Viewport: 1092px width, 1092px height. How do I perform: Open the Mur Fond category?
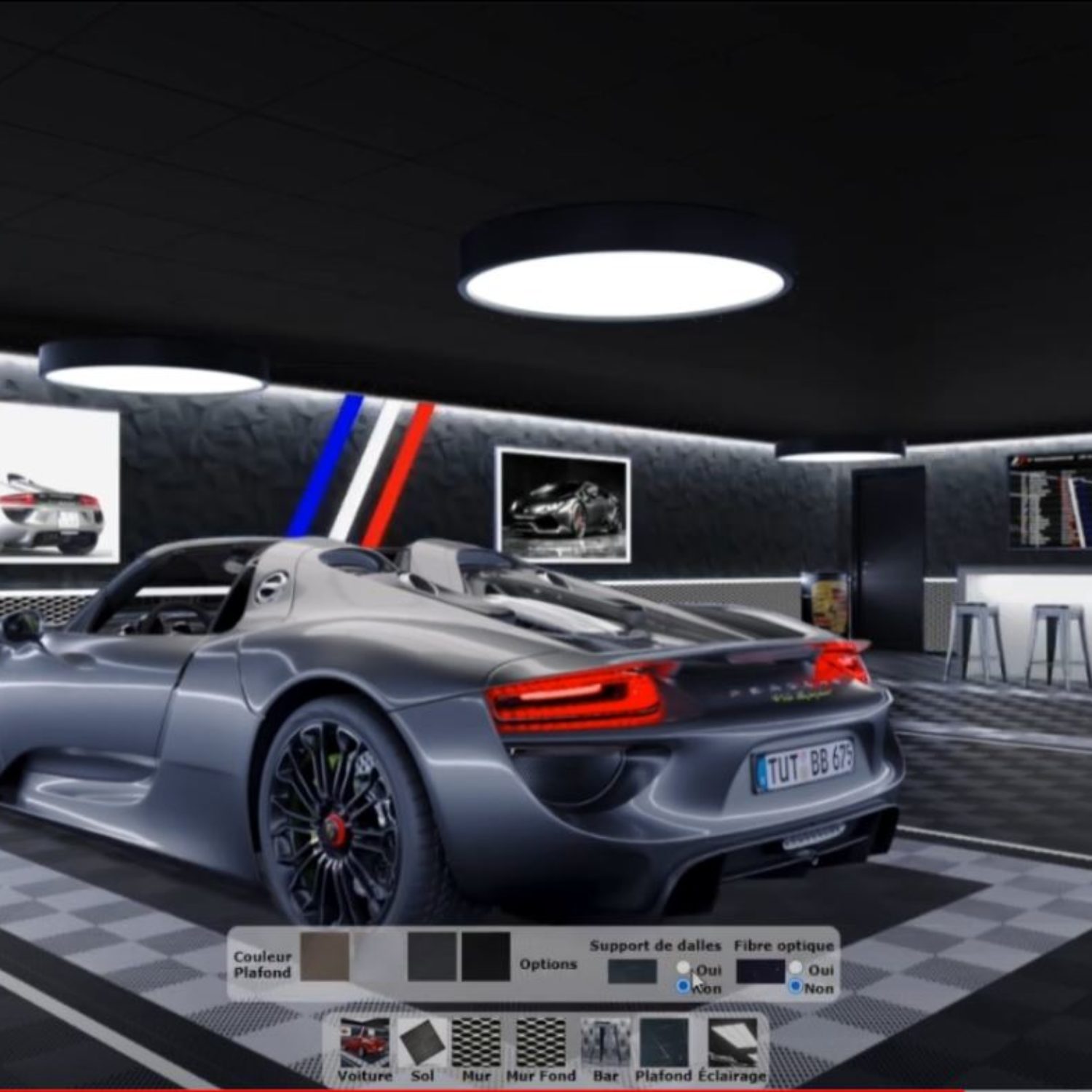(541, 1045)
